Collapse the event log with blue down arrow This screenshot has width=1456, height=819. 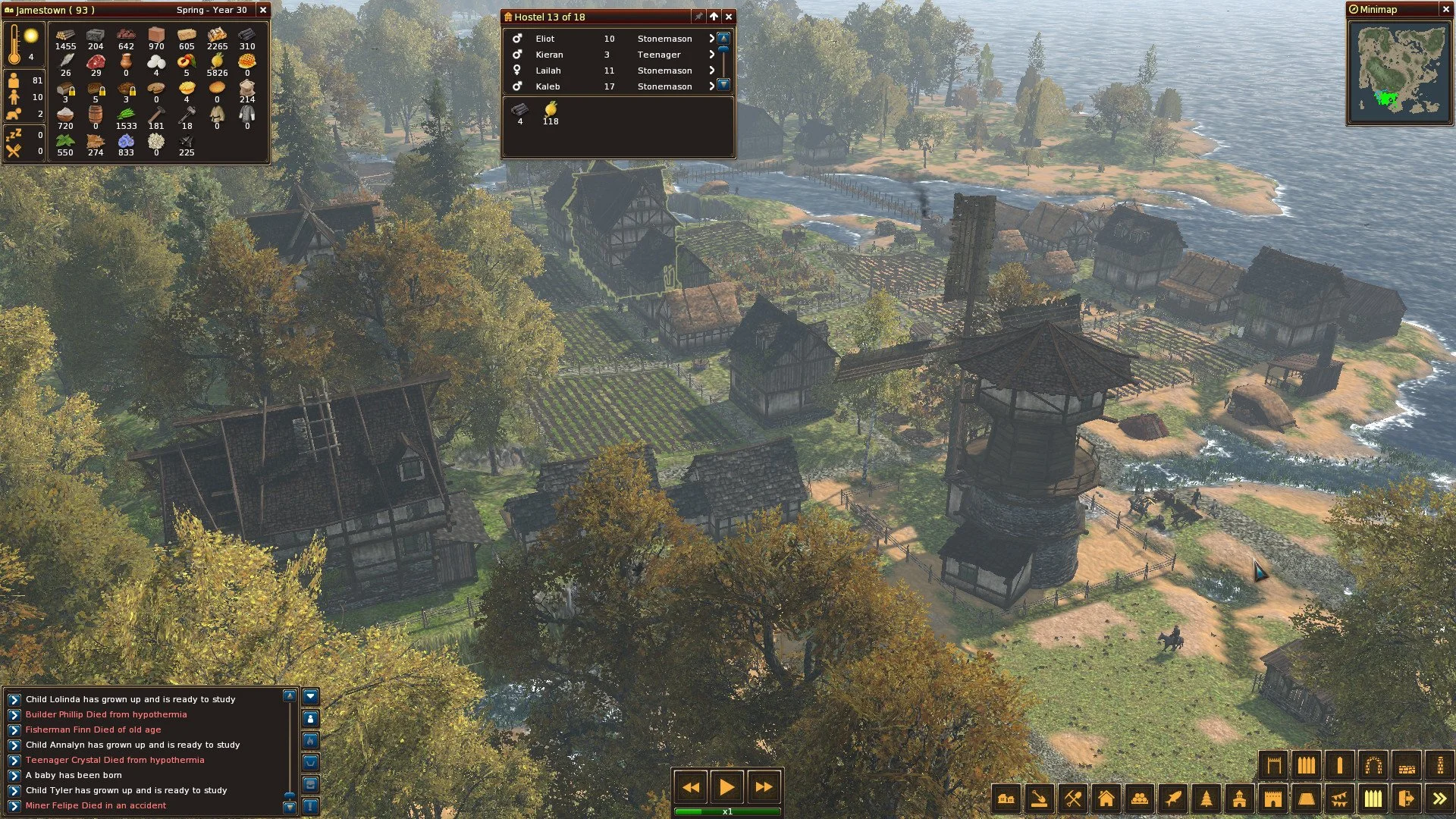[x=310, y=697]
